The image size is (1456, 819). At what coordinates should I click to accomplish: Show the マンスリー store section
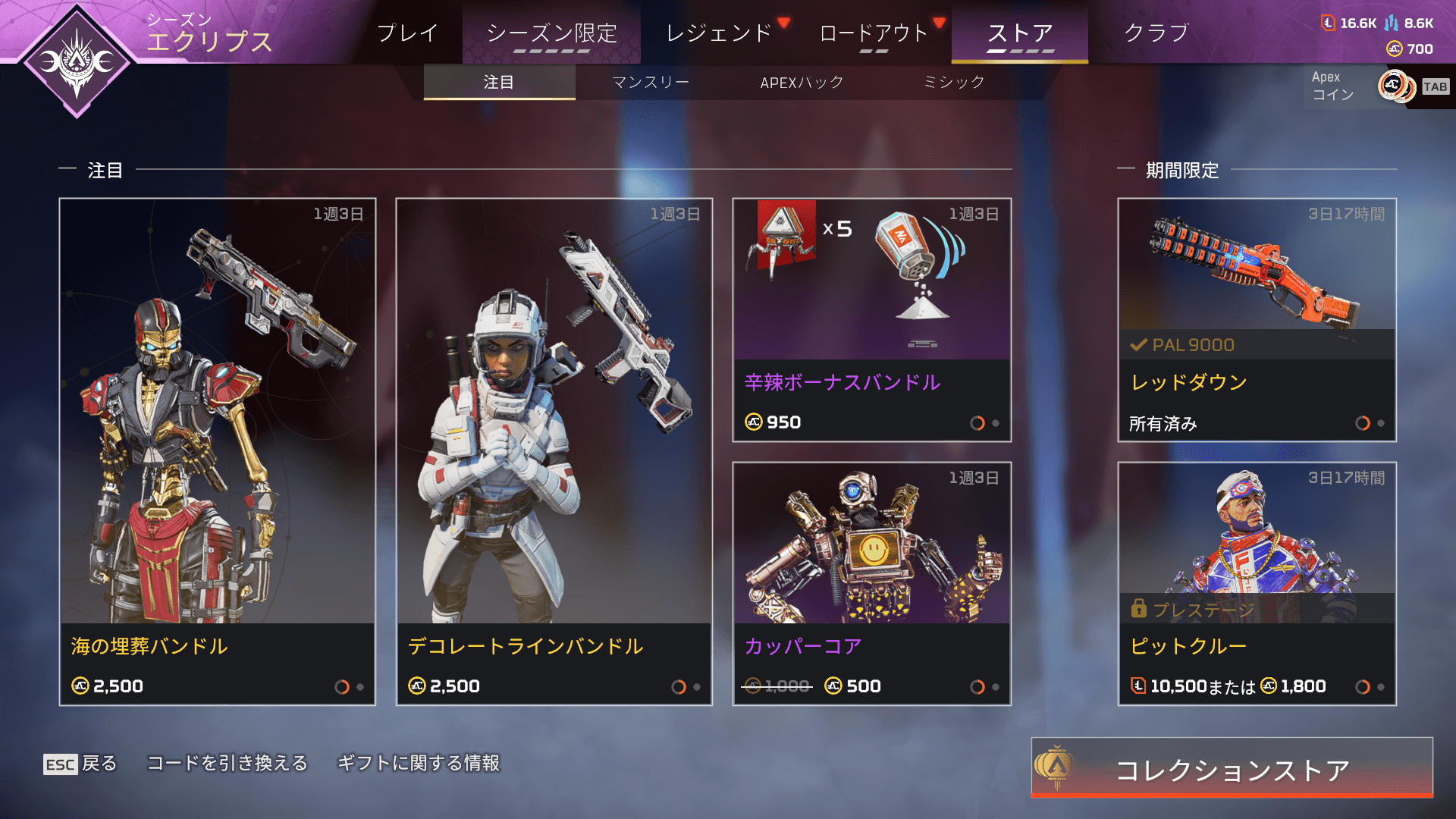point(651,82)
